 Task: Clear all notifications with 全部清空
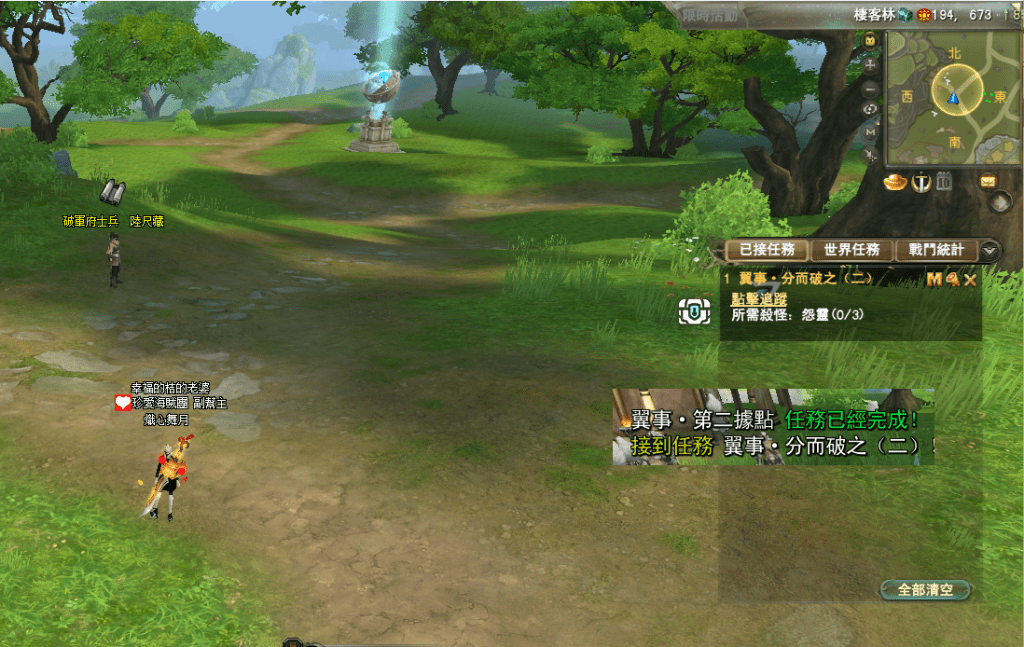925,590
